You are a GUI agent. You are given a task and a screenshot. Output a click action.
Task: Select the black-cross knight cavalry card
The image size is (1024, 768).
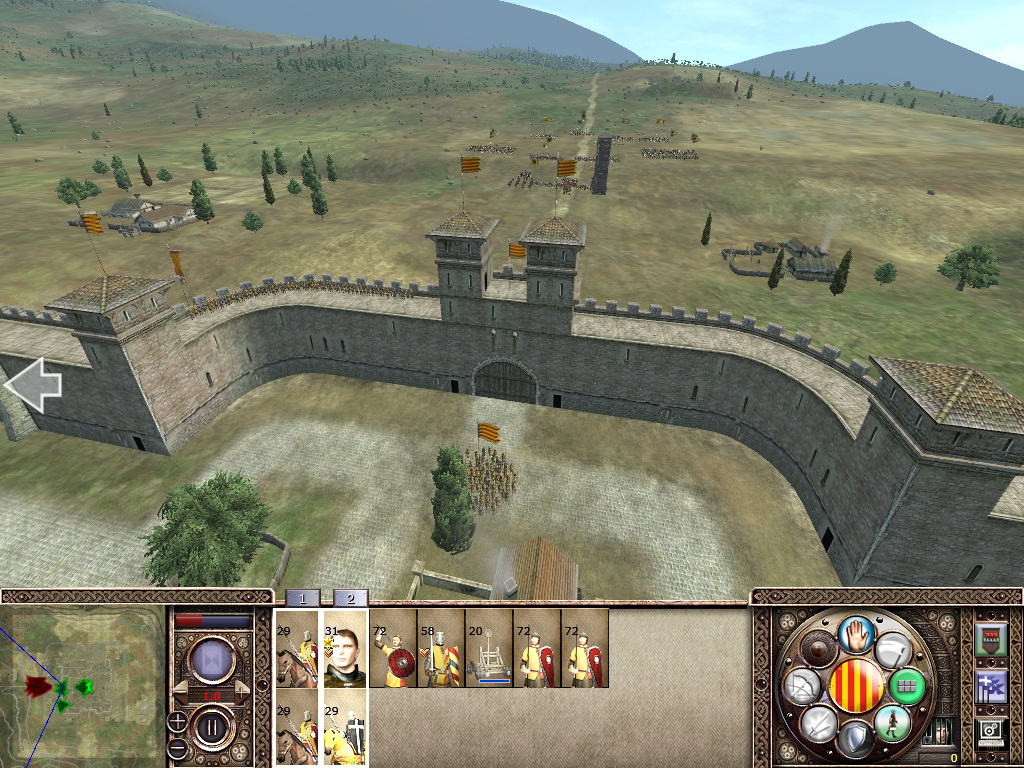(345, 730)
